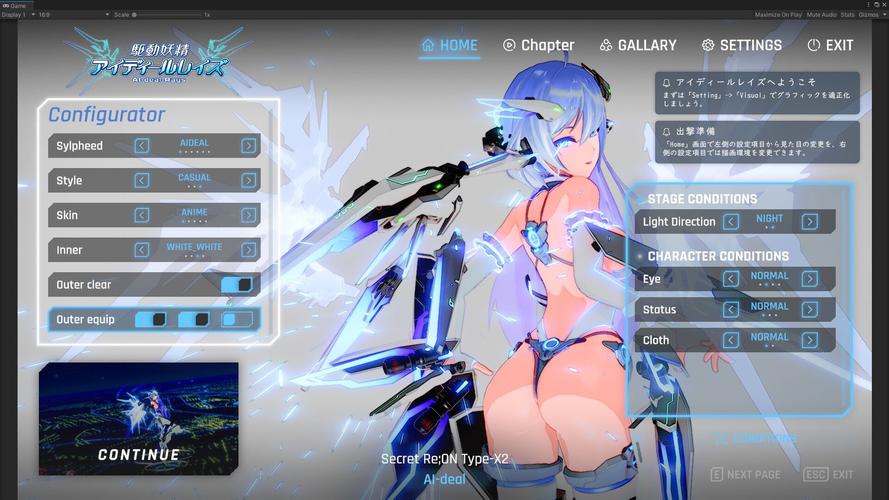Change Inner to previous option

[142, 250]
